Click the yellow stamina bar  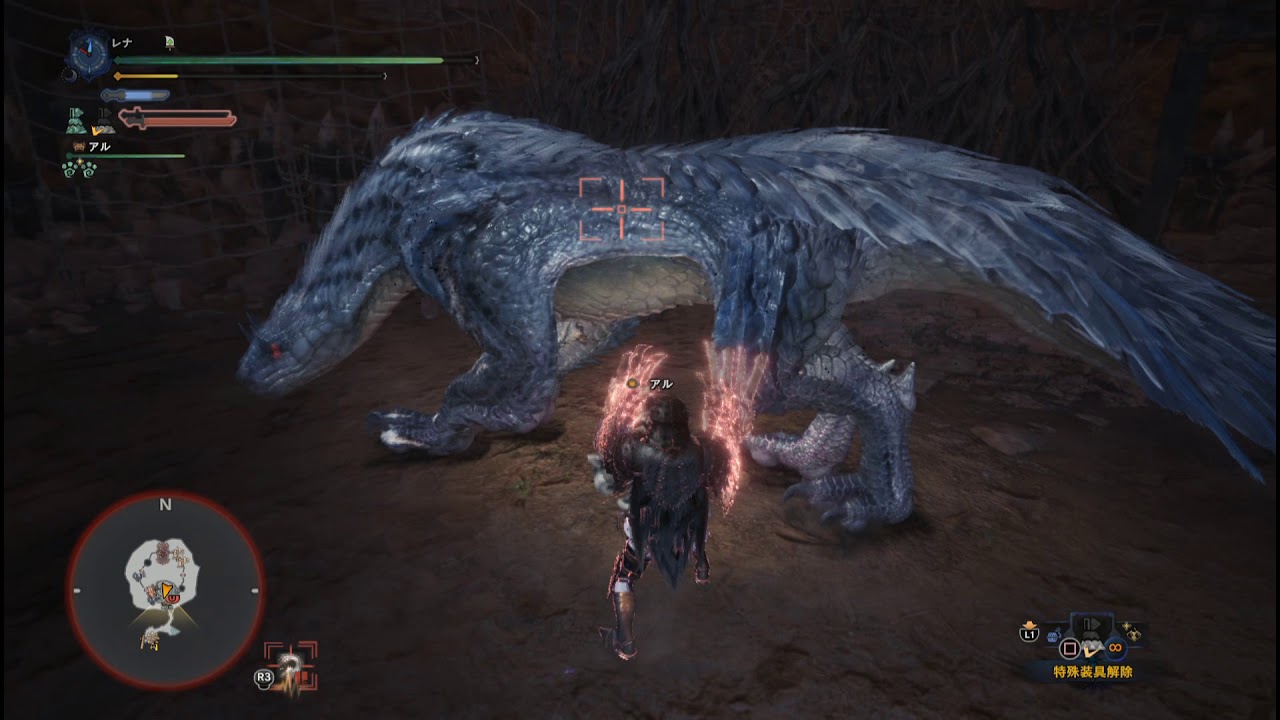pos(145,74)
